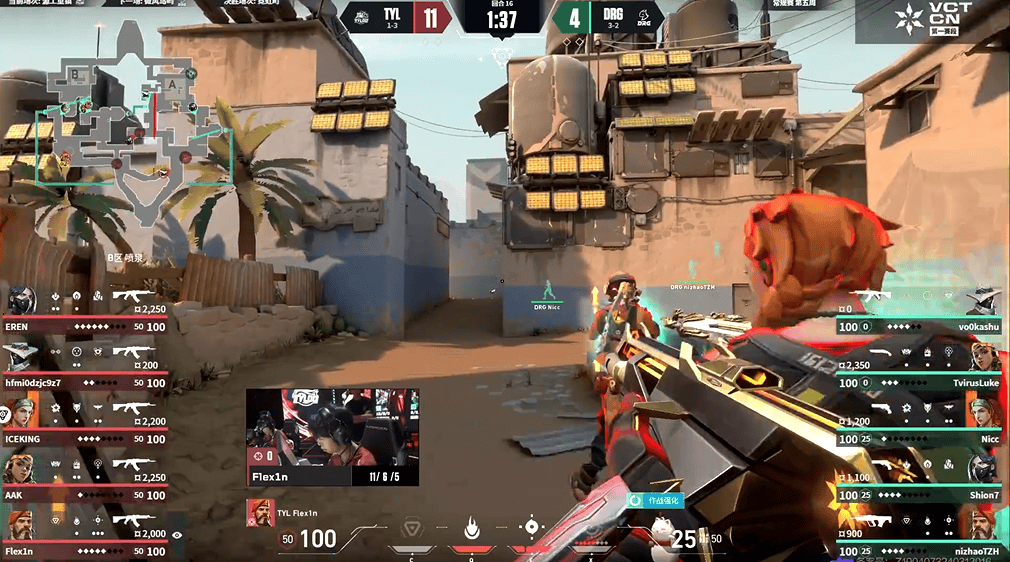
Task: Spectate Shion7 from the team list
Action: (x=920, y=481)
